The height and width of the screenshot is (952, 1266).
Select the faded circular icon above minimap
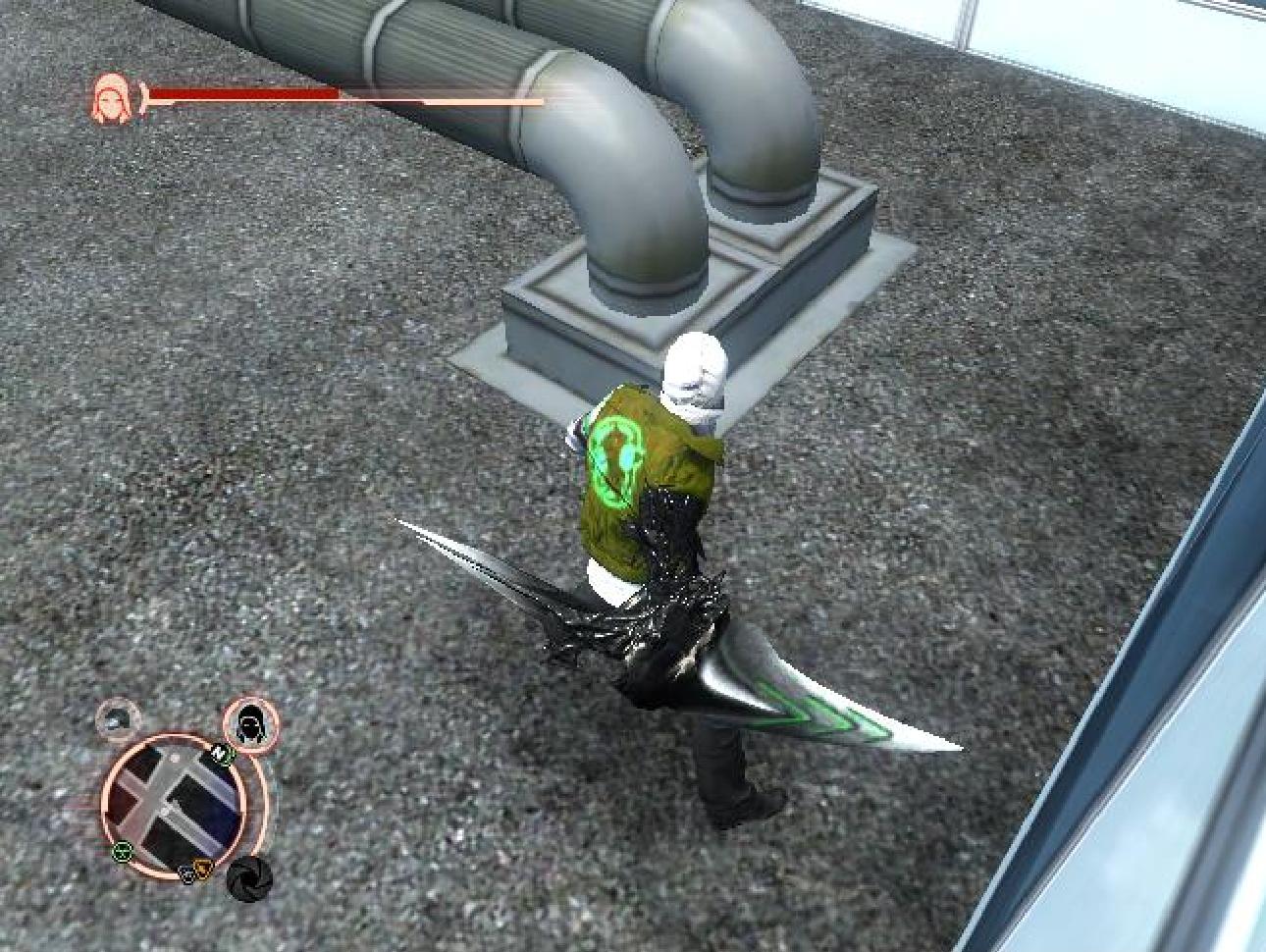click(118, 720)
